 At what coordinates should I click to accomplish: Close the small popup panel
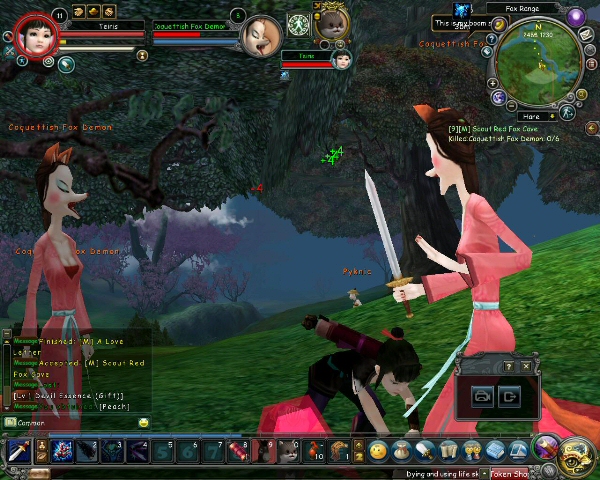524,367
